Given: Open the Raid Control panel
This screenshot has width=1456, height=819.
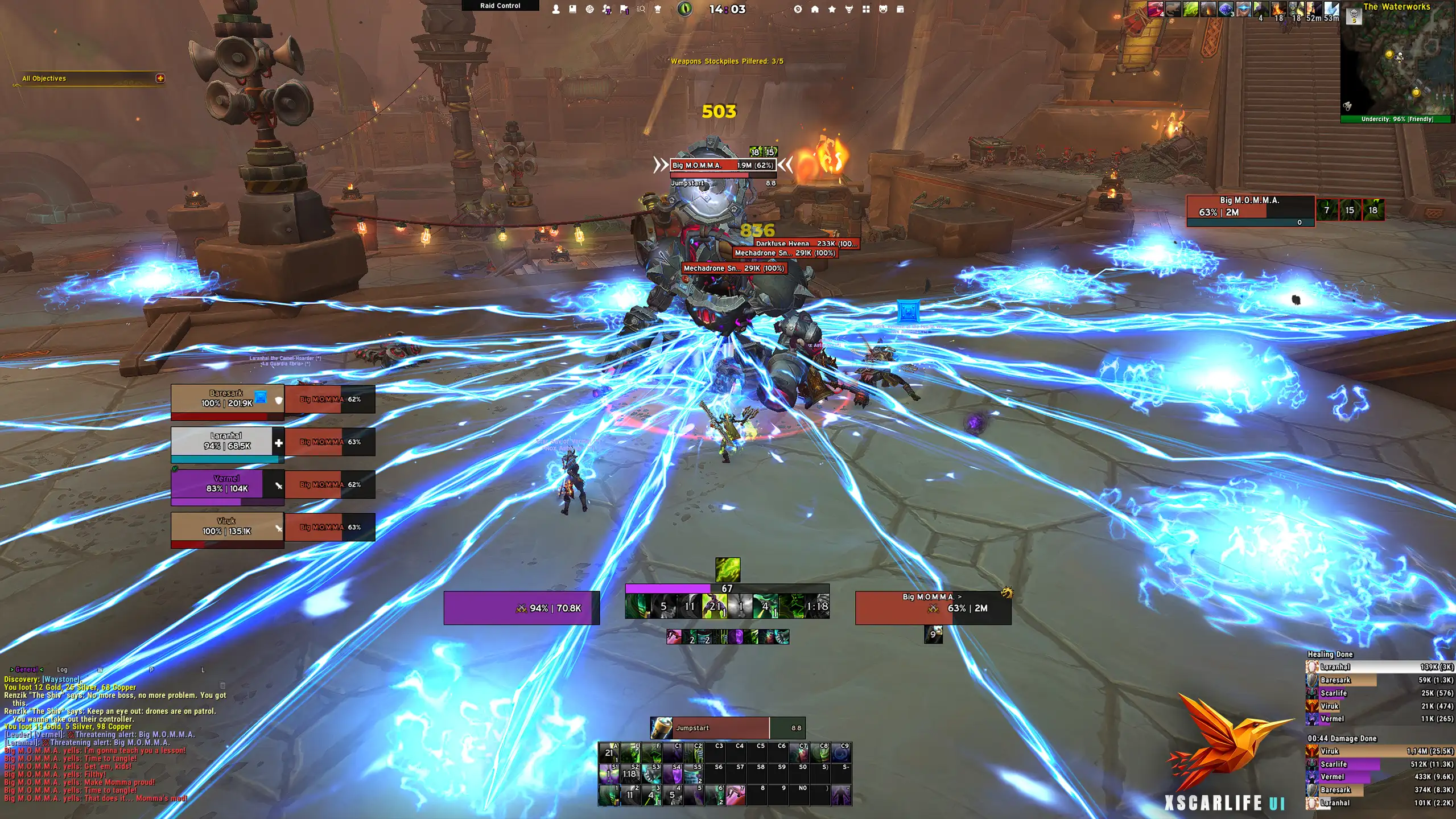Looking at the screenshot, I should tap(500, 6).
